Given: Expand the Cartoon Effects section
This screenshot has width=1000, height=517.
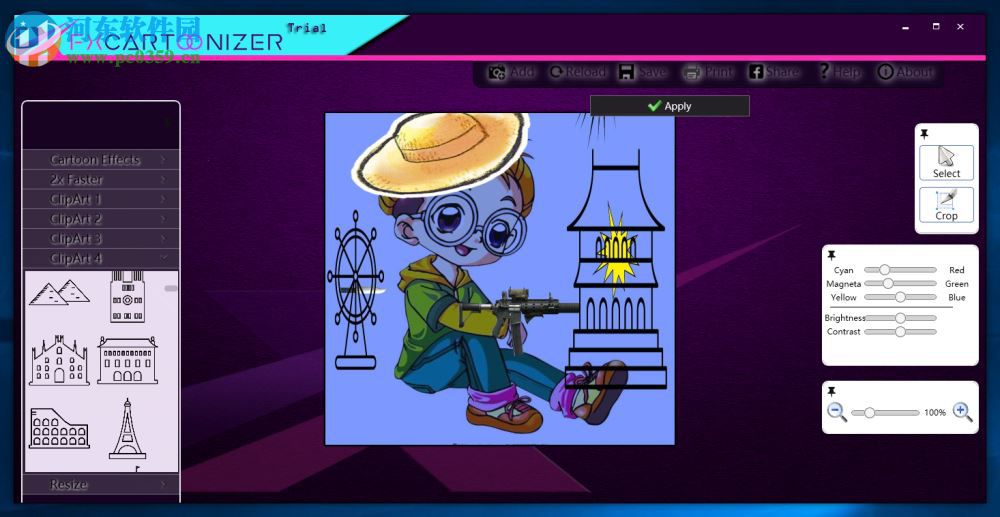Looking at the screenshot, I should click(100, 160).
